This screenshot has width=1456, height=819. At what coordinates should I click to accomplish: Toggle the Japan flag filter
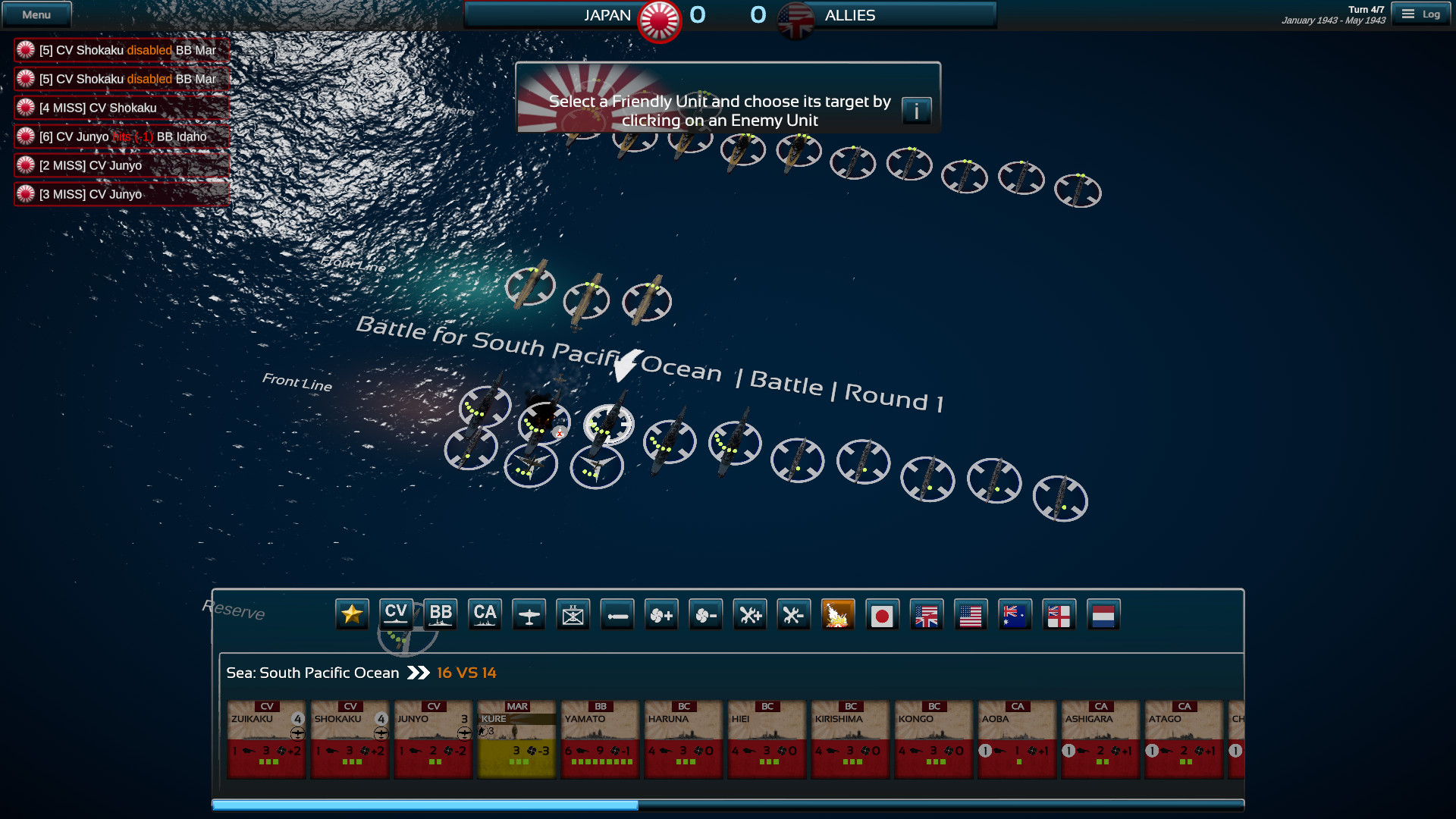point(883,614)
